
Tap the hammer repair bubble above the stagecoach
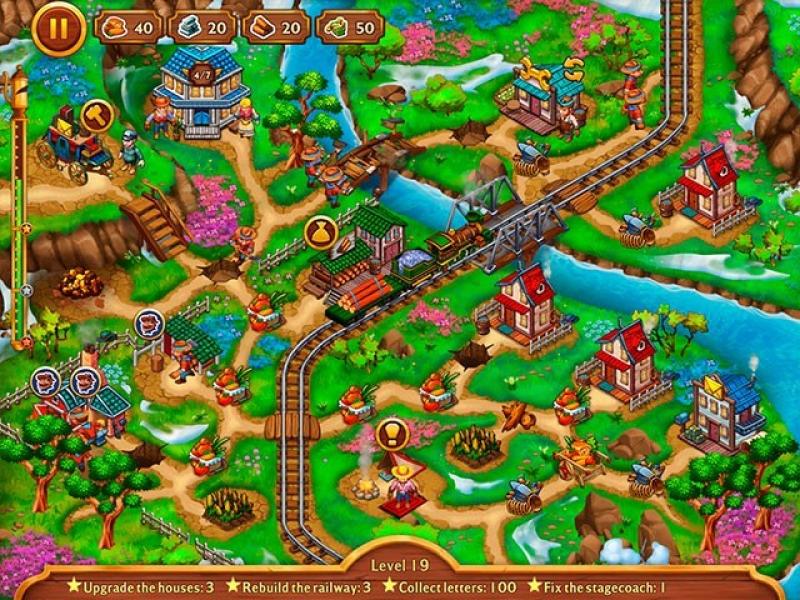pos(96,115)
